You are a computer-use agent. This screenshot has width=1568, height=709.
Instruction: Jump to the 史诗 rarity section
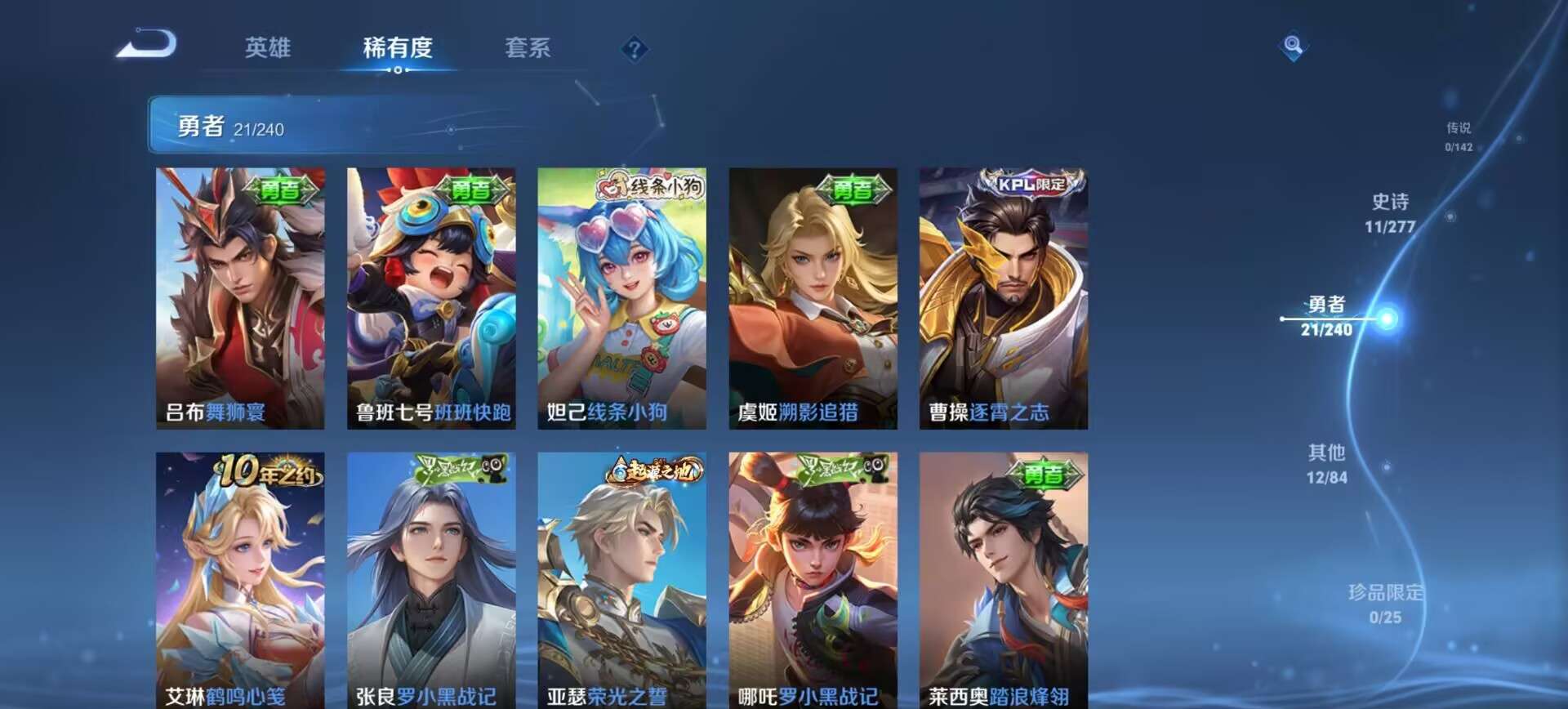pos(1393,212)
